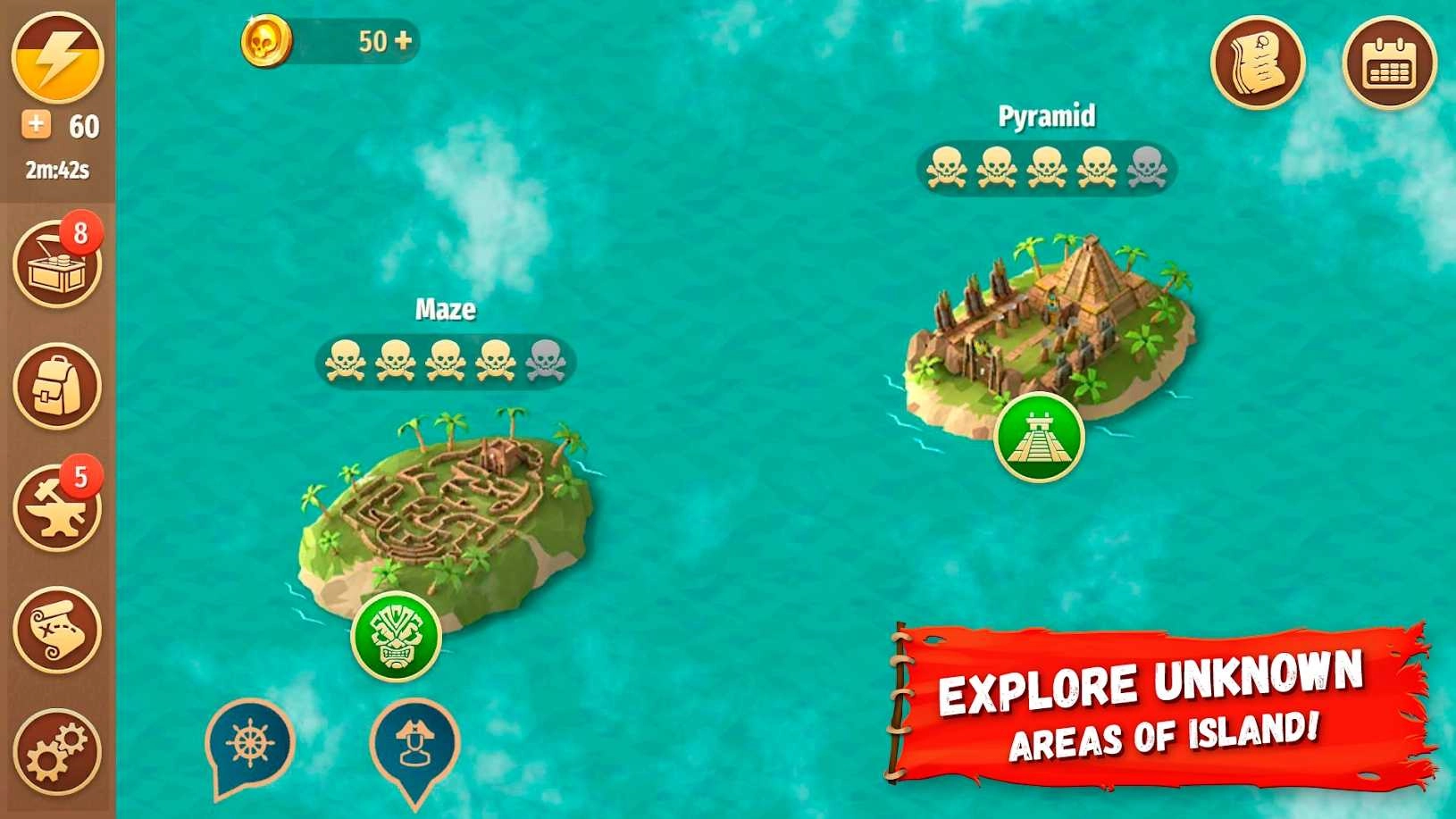This screenshot has height=819, width=1456.
Task: Open the backpack inventory
Action: coord(56,384)
